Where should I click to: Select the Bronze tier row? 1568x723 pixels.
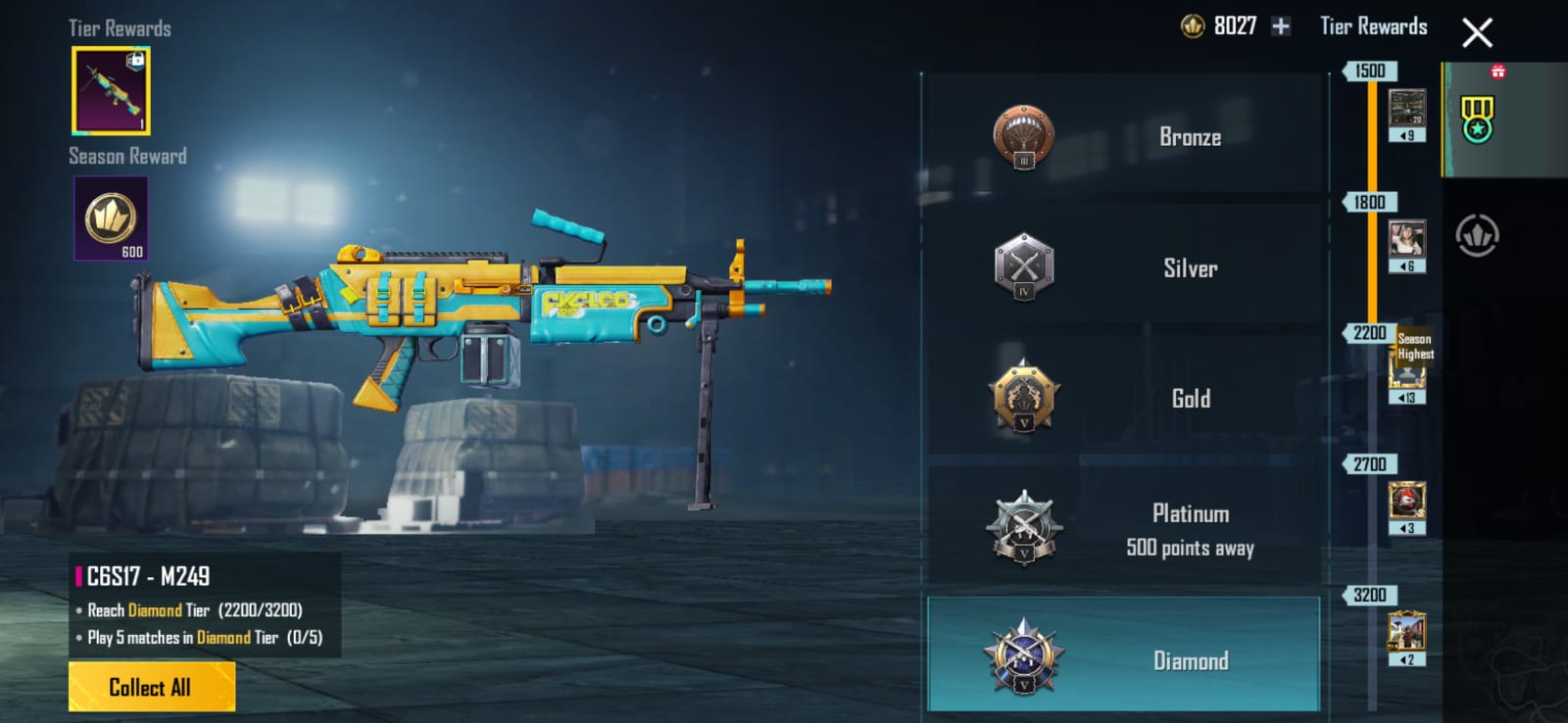click(x=1123, y=136)
